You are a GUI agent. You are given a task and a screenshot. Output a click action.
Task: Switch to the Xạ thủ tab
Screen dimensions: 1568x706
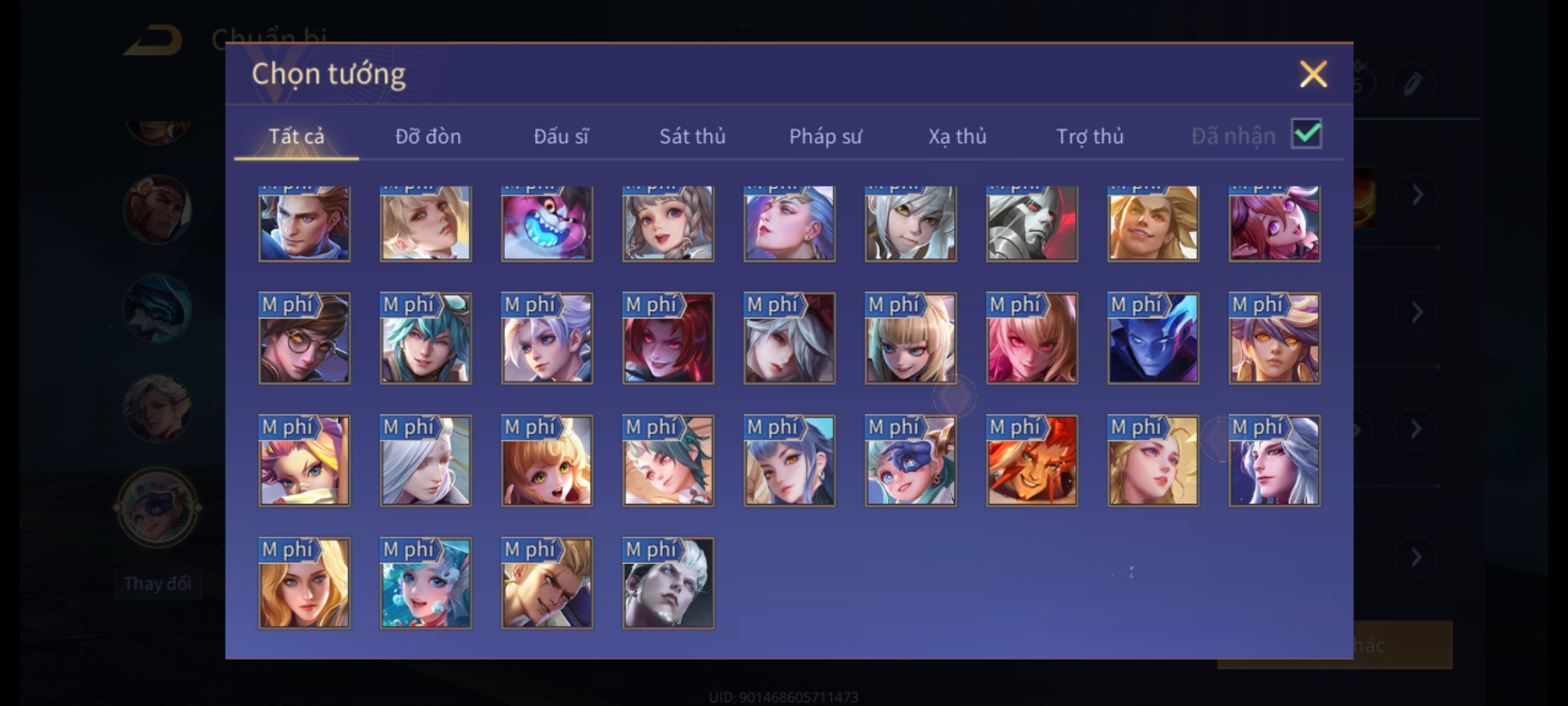click(957, 136)
